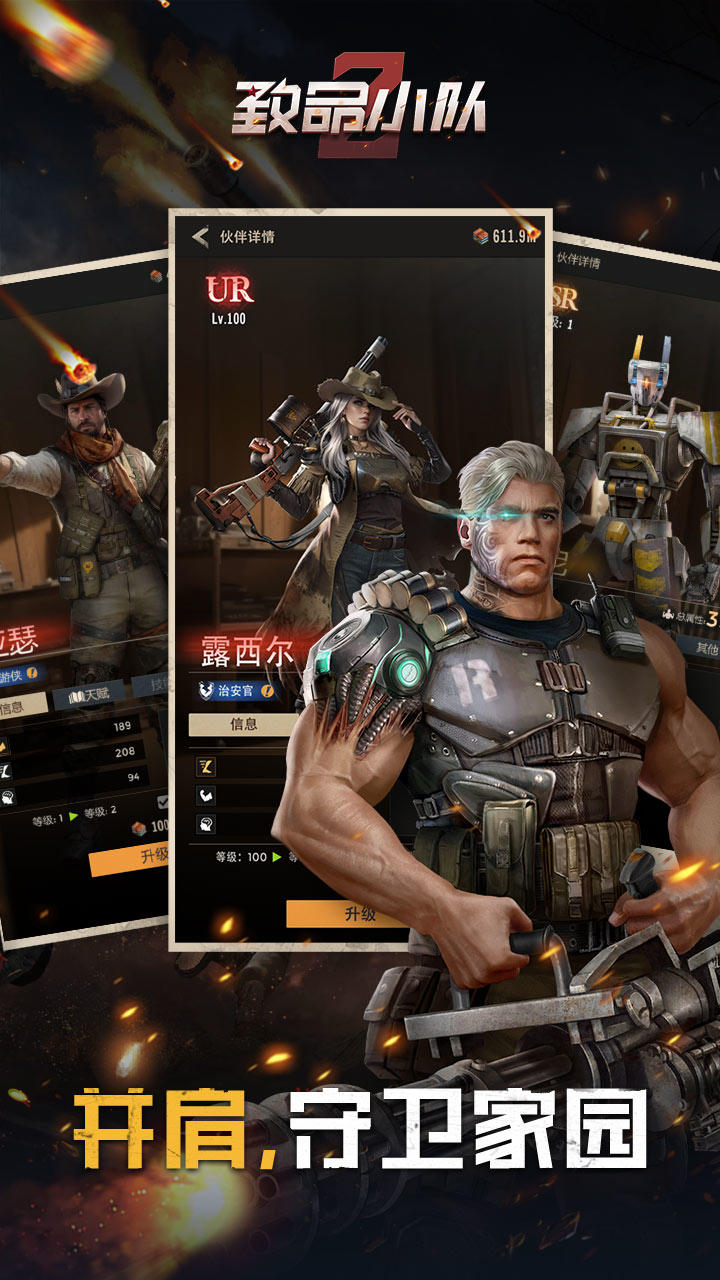Viewport: 720px width, 1280px height.
Task: Tap the 611.9M currency counter
Action: pyautogui.click(x=506, y=237)
